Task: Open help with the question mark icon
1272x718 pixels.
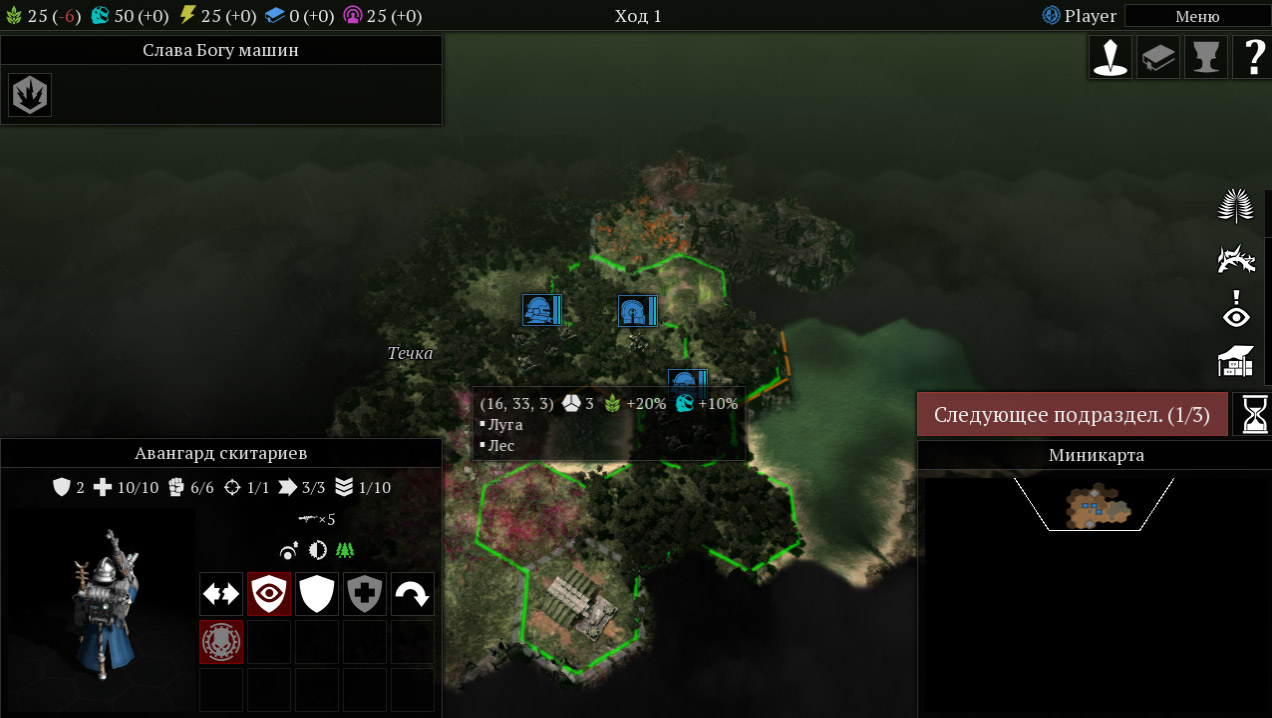Action: 1252,57
